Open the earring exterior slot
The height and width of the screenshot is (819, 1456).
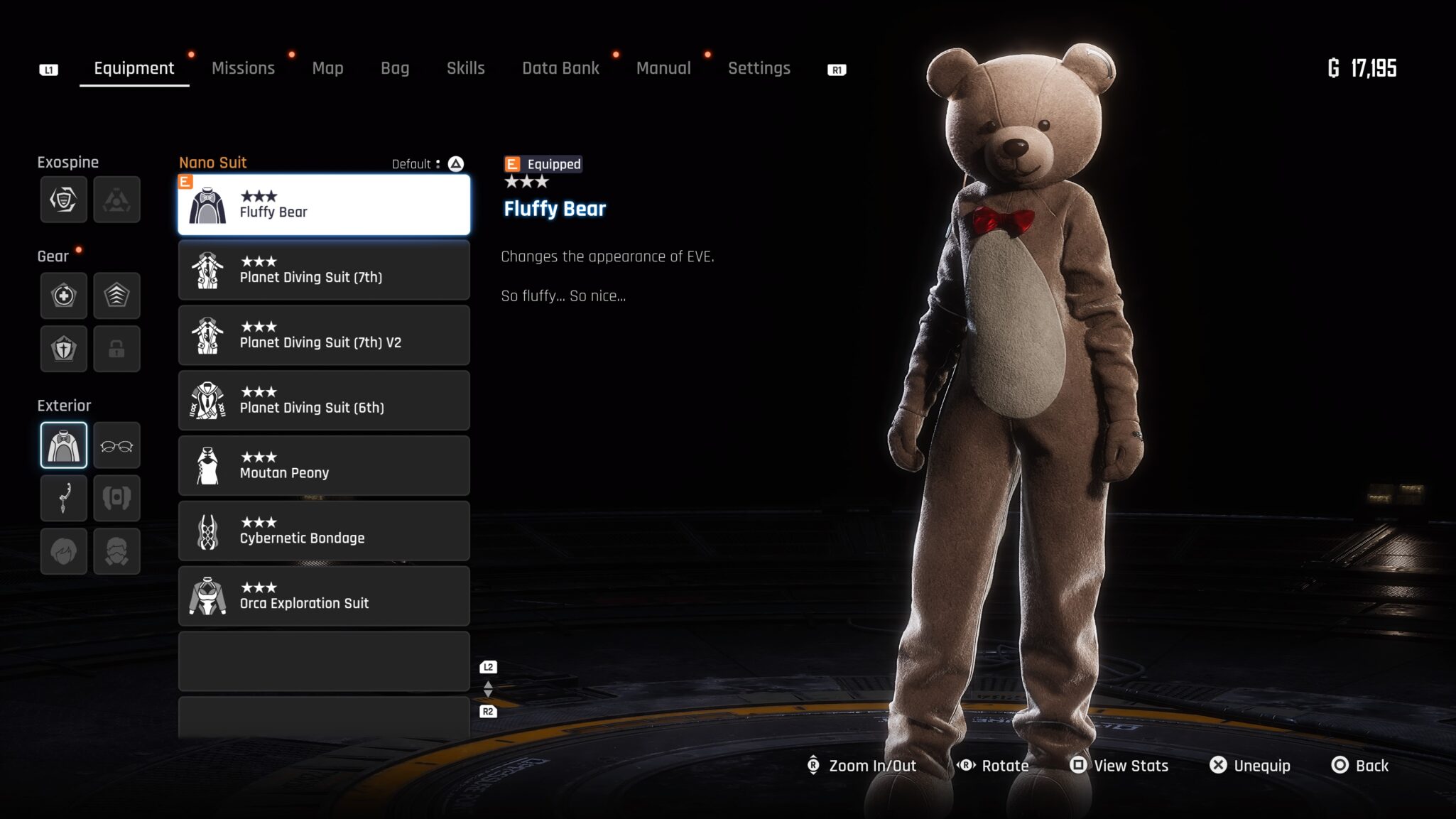click(64, 499)
